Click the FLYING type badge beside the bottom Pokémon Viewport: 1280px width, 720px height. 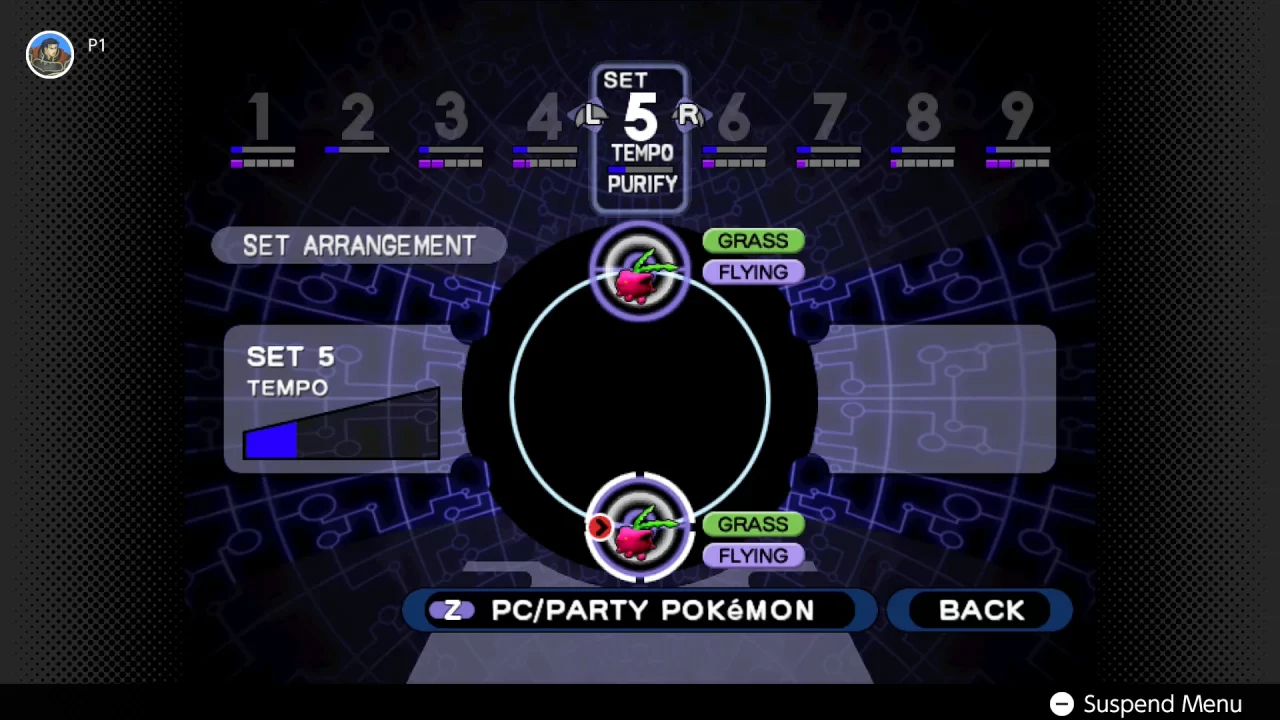[753, 555]
